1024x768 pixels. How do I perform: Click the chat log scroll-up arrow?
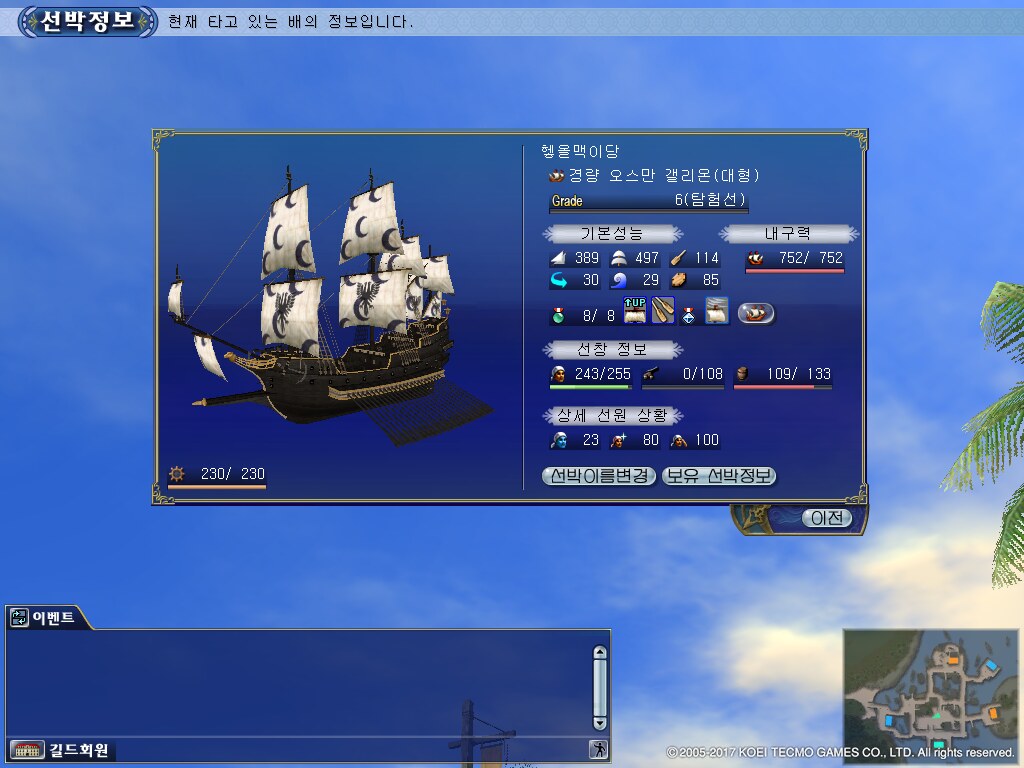[x=600, y=653]
